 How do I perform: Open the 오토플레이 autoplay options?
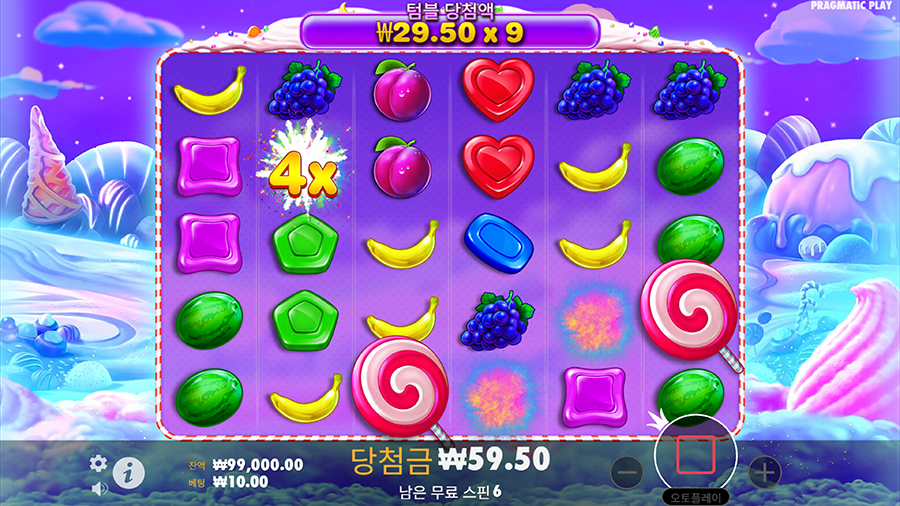(696, 496)
